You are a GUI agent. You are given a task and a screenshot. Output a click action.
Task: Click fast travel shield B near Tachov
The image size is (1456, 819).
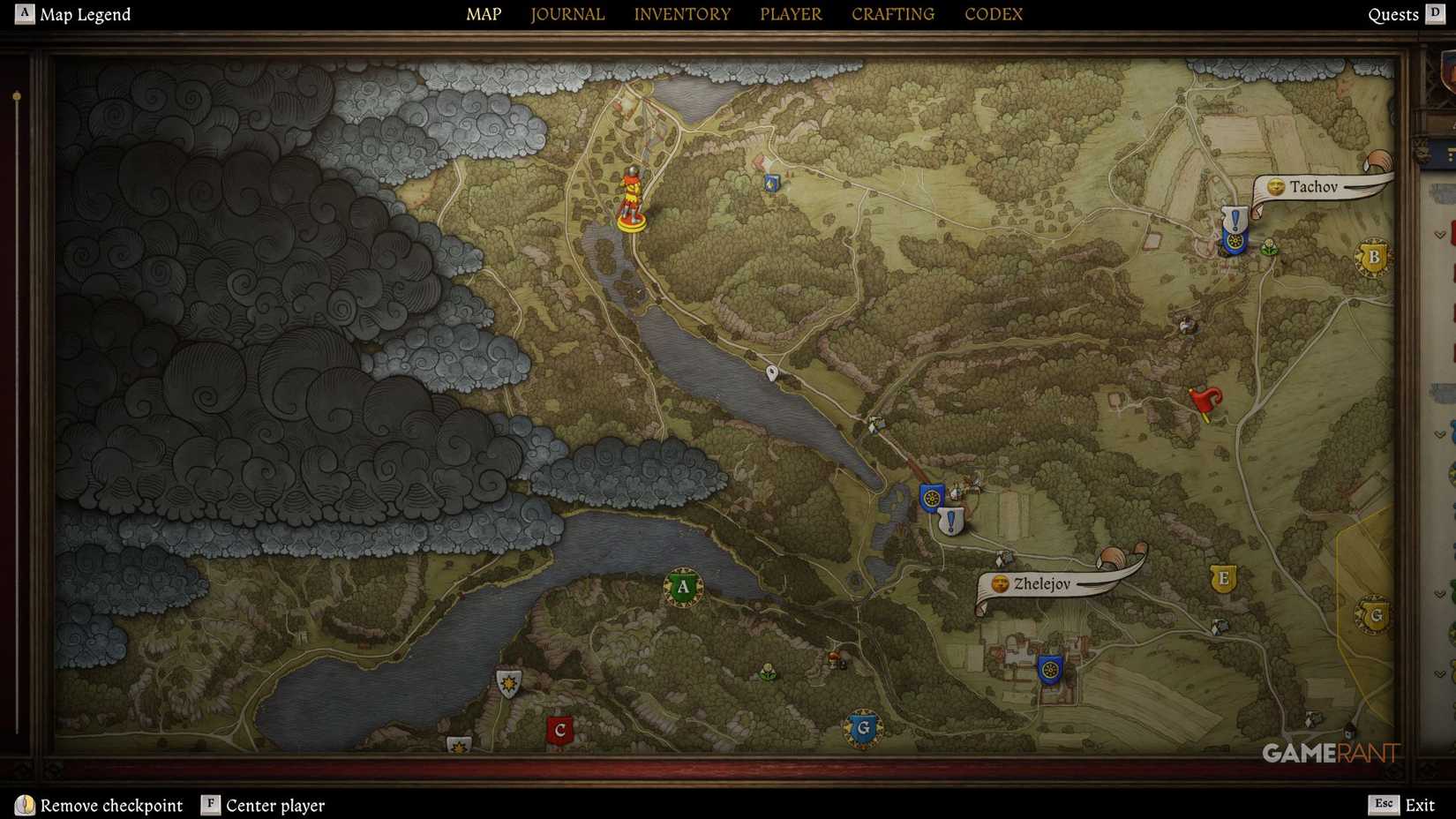tap(1373, 256)
